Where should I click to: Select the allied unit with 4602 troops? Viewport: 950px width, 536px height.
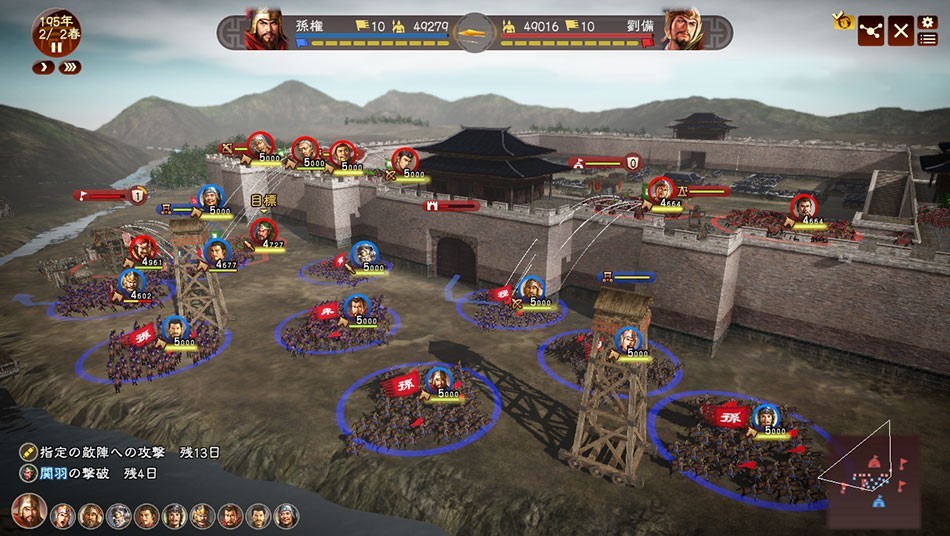[x=131, y=281]
